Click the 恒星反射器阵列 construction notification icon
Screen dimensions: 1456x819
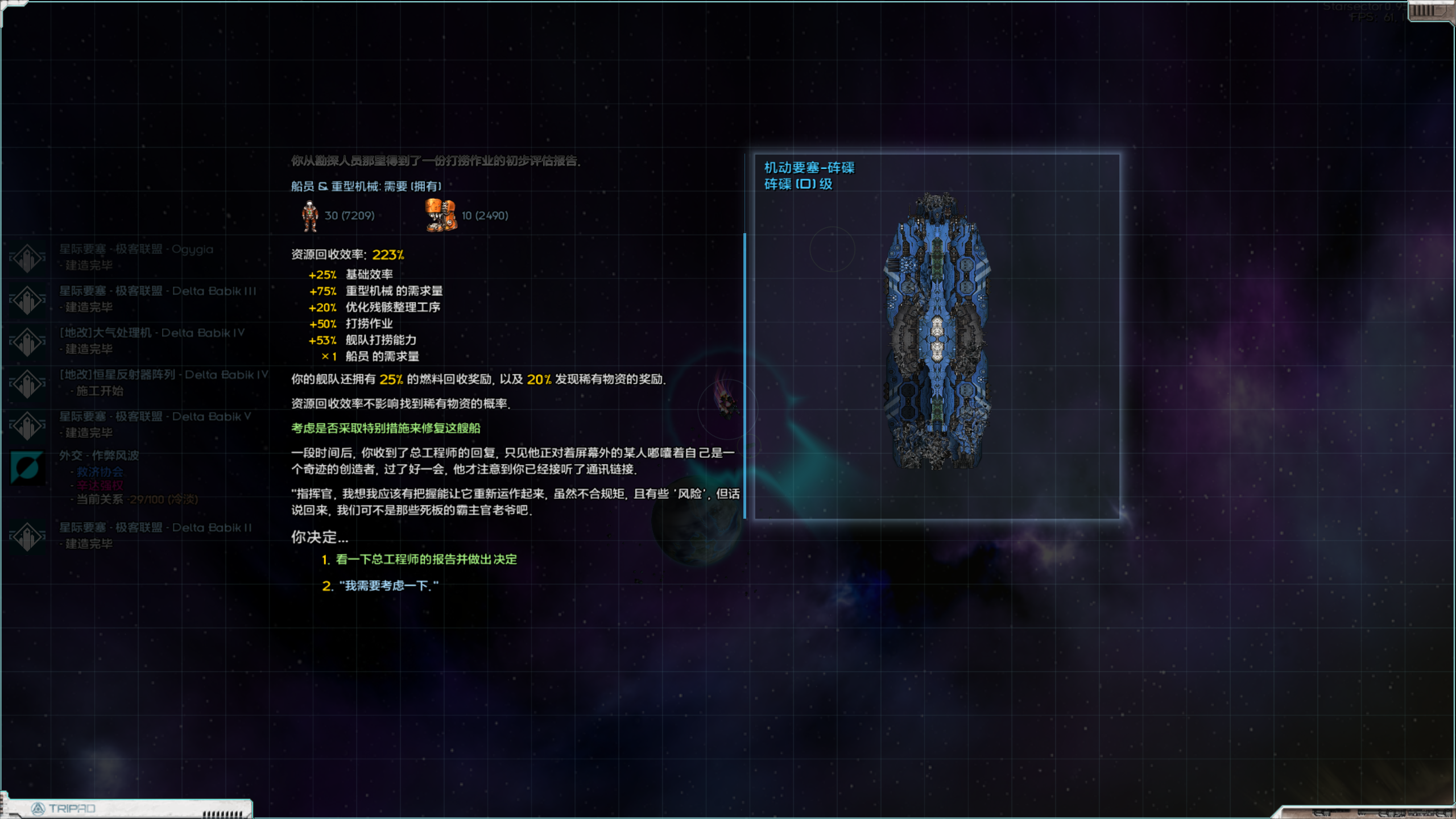[x=27, y=382]
